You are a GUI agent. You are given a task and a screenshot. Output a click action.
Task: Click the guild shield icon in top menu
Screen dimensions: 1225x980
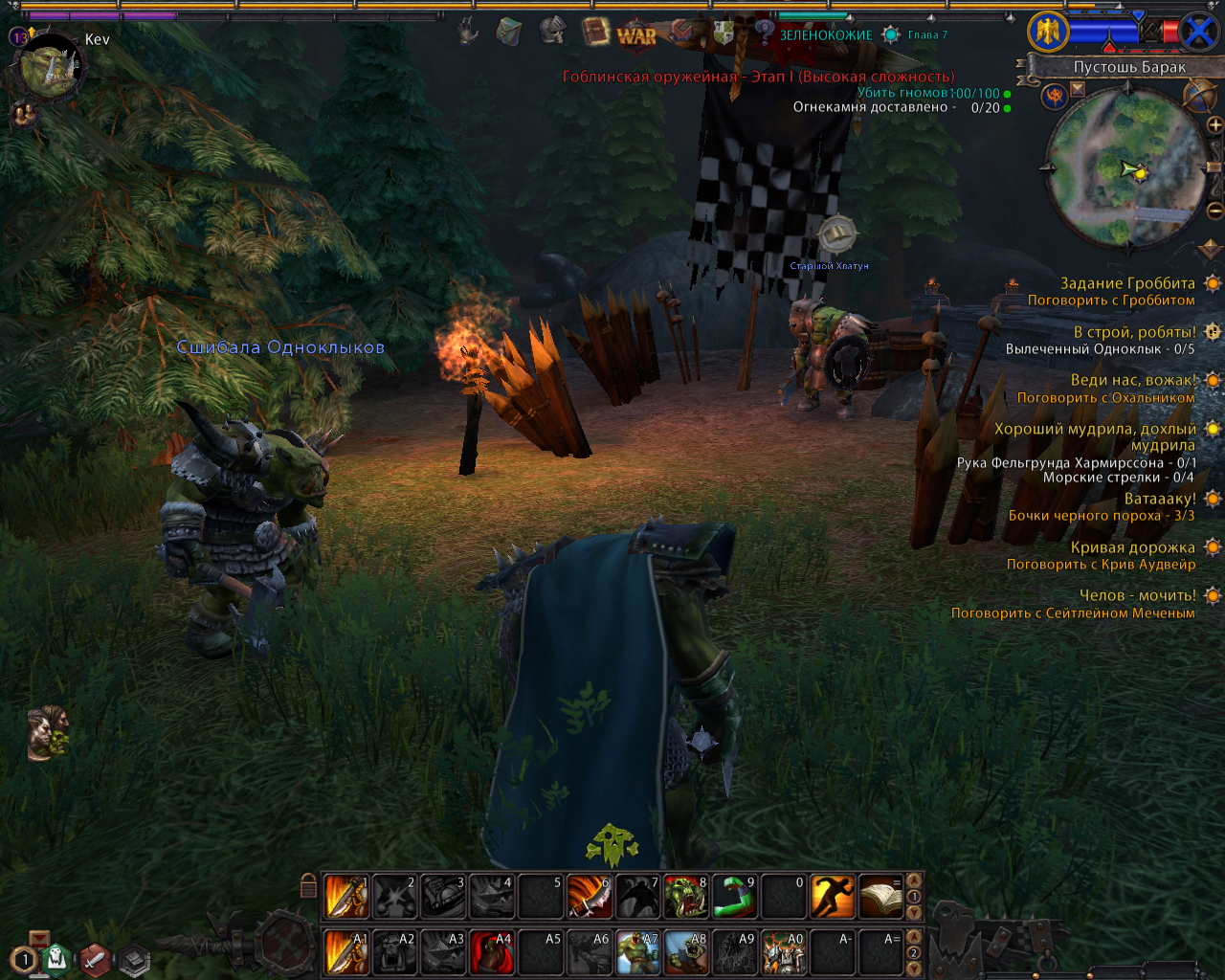click(723, 32)
